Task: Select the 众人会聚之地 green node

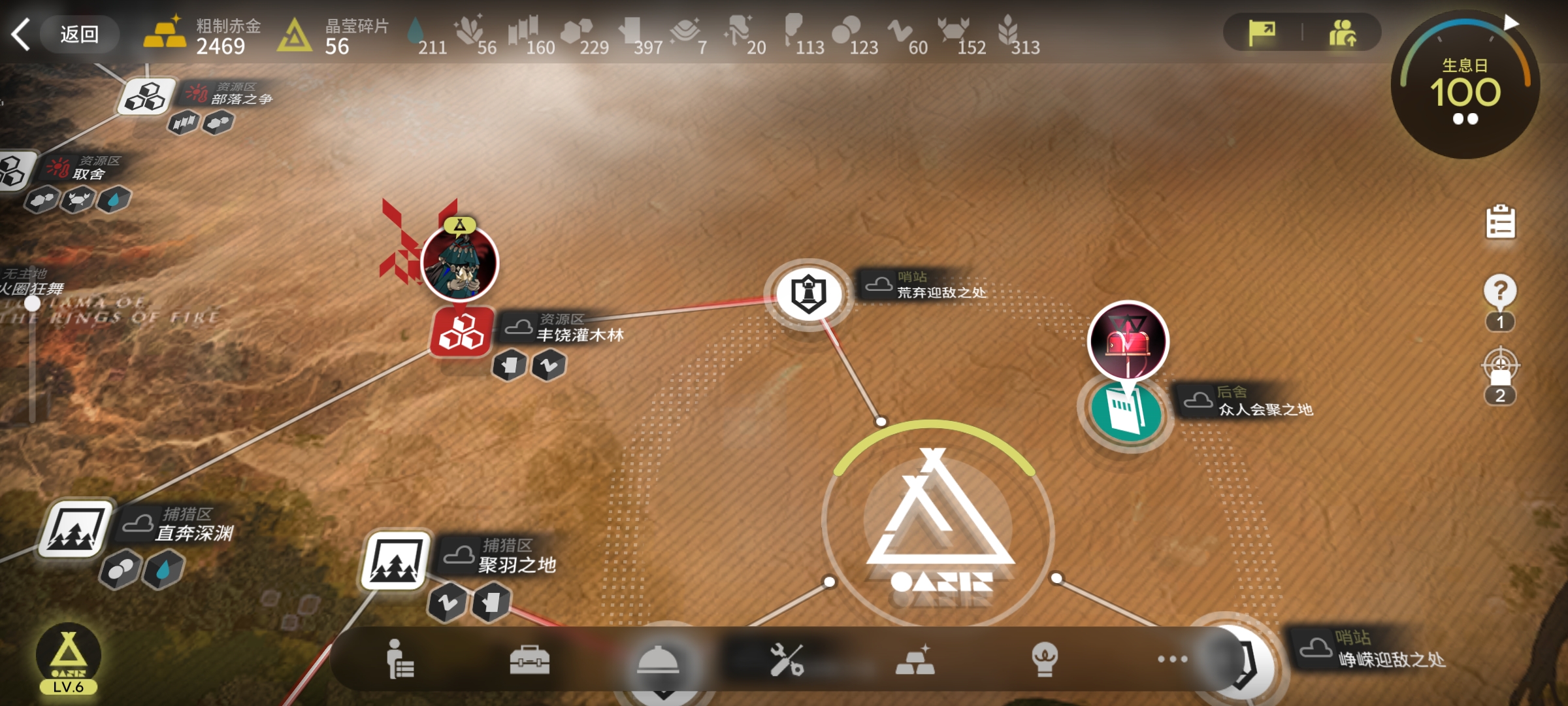Action: tap(1126, 411)
